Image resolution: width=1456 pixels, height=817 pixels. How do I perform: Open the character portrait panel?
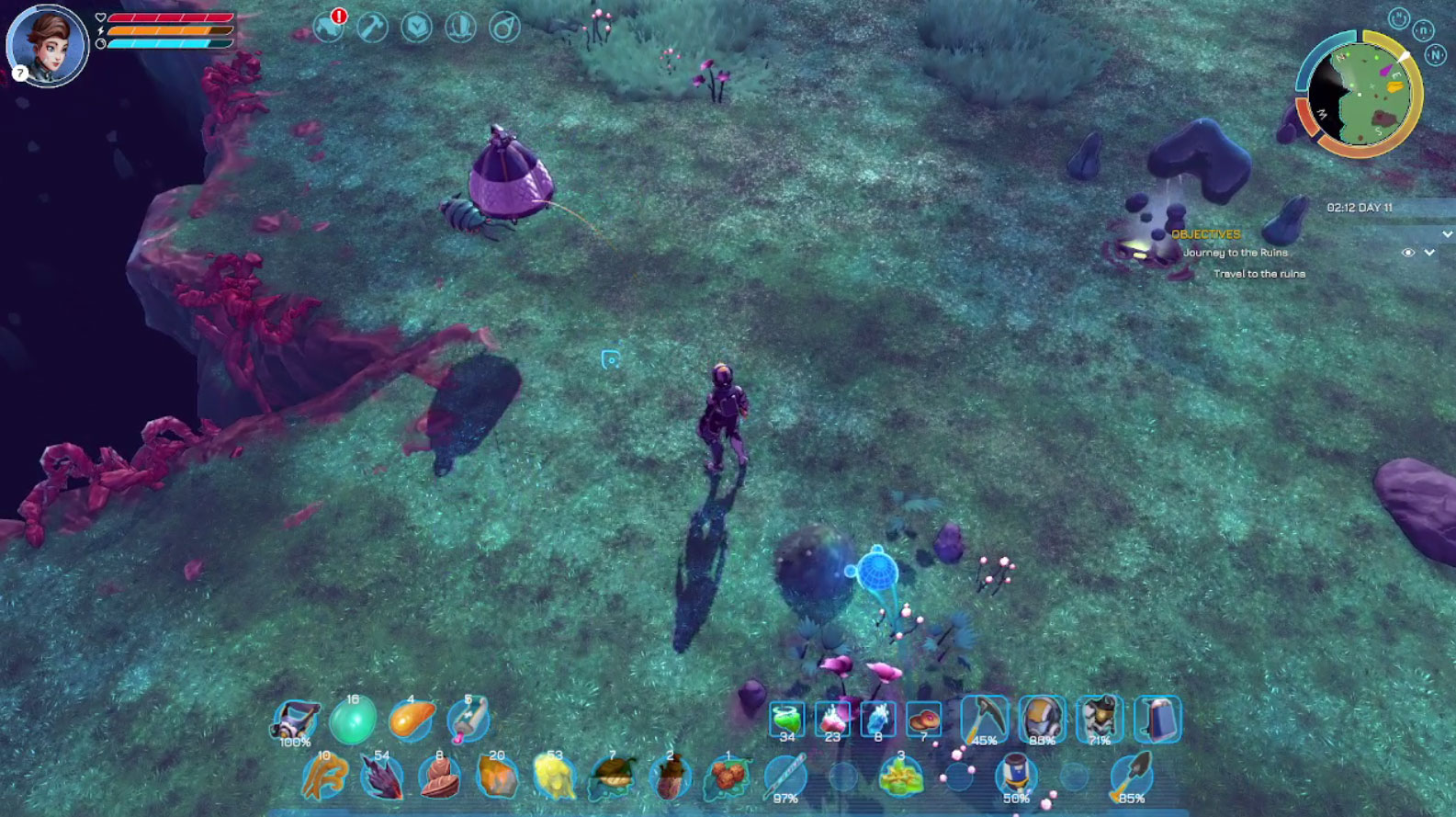47,44
